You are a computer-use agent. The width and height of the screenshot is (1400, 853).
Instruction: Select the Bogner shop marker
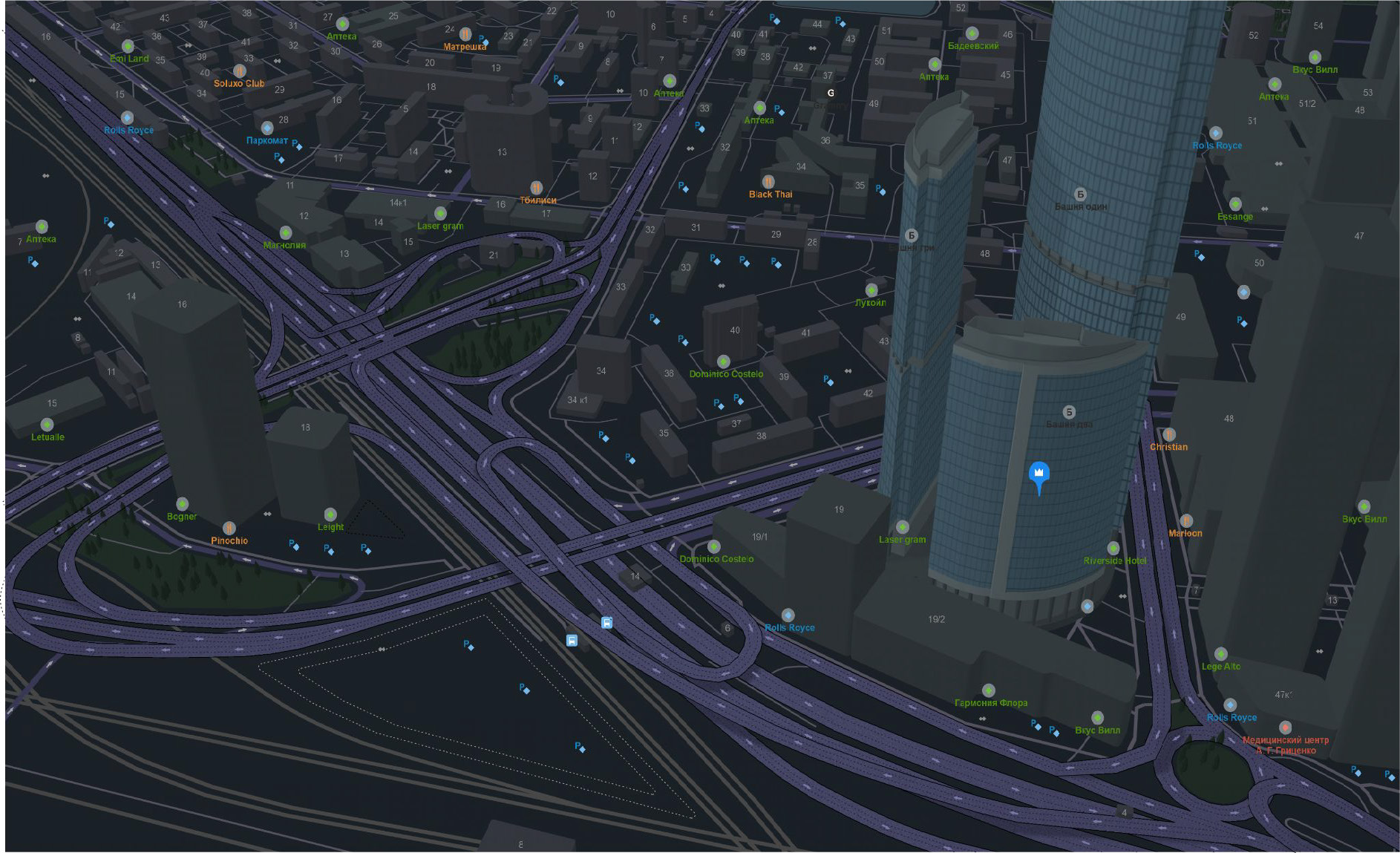pos(182,504)
